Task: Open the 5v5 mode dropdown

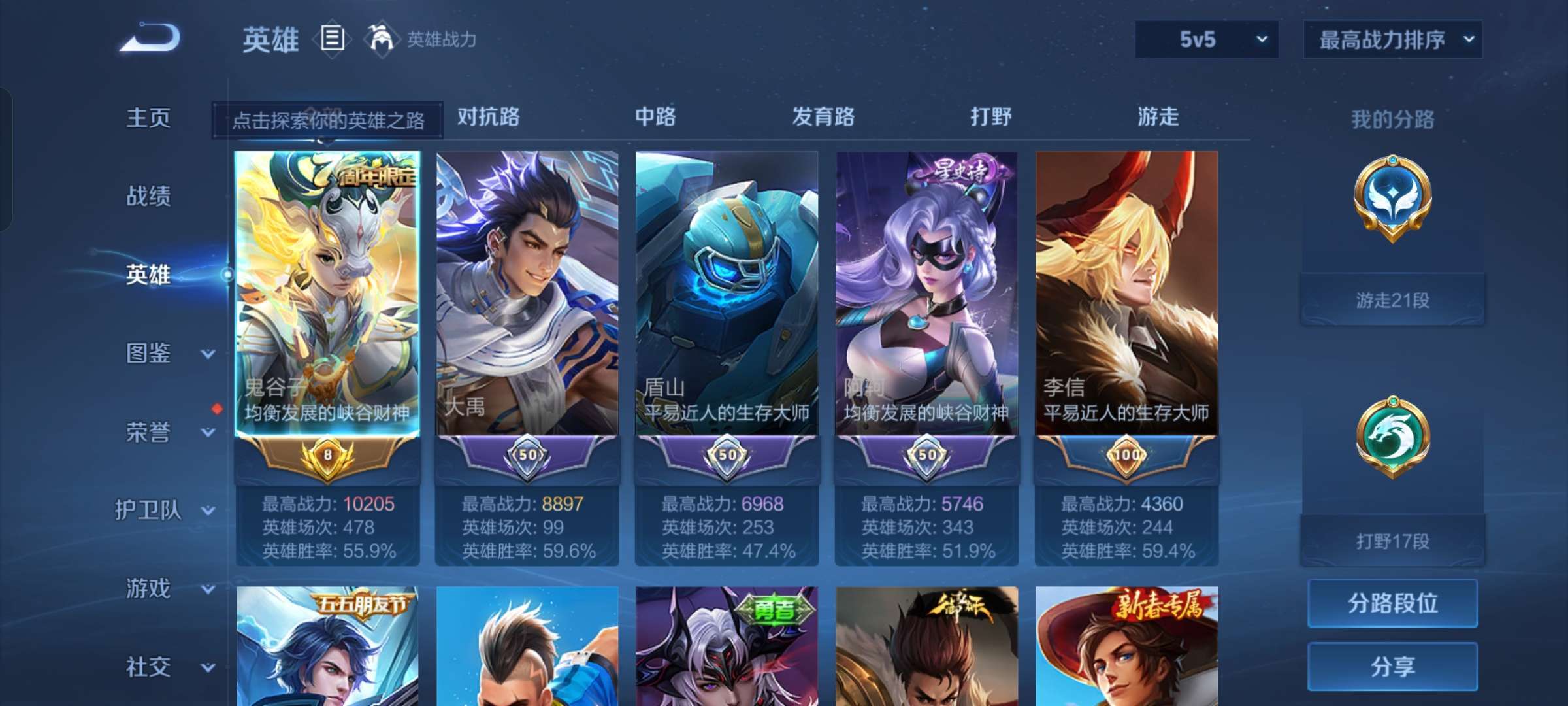Action: coord(1205,39)
